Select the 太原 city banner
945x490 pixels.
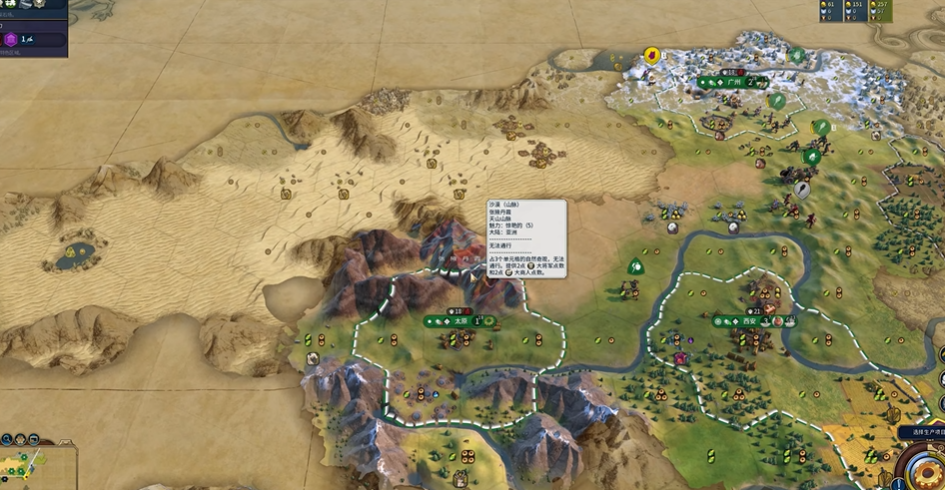tap(460, 321)
